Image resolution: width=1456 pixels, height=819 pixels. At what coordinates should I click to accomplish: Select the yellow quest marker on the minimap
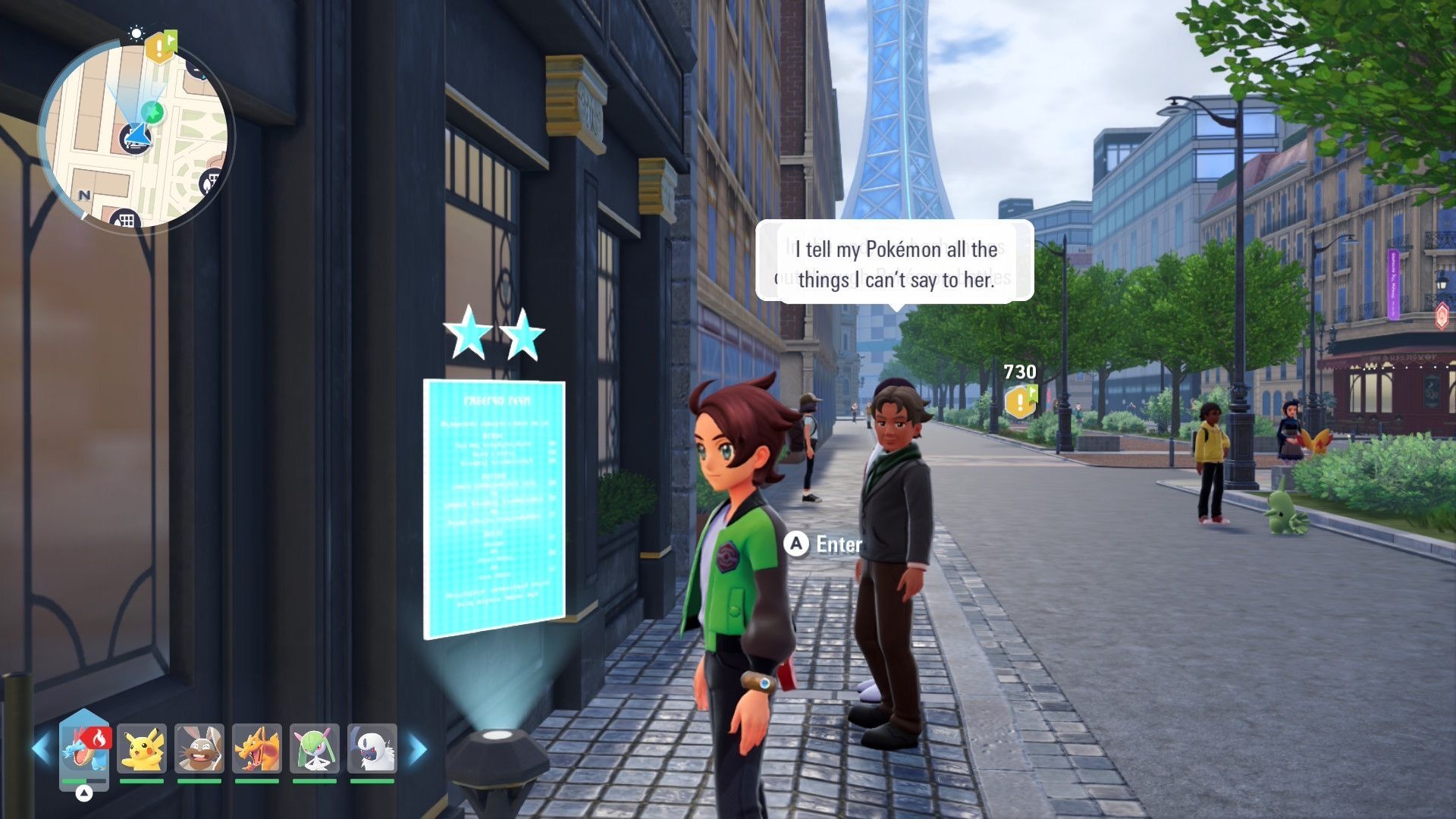(159, 48)
